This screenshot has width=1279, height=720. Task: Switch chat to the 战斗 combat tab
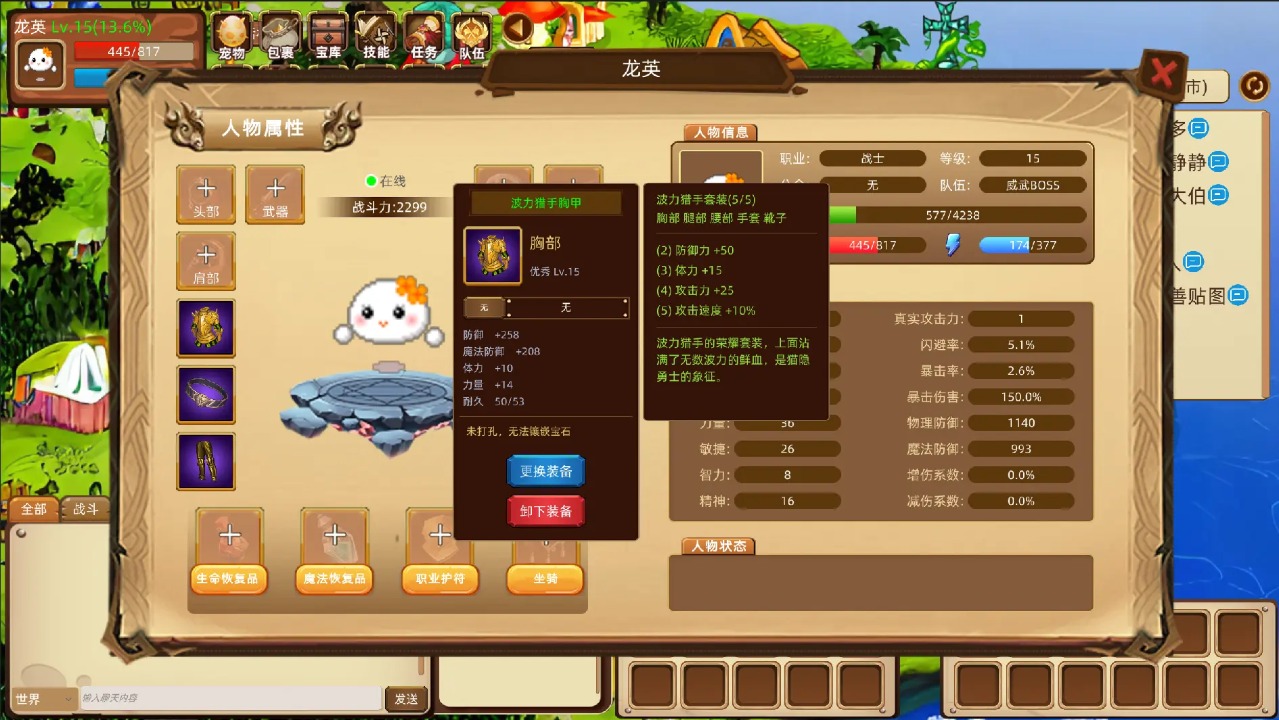[x=86, y=509]
